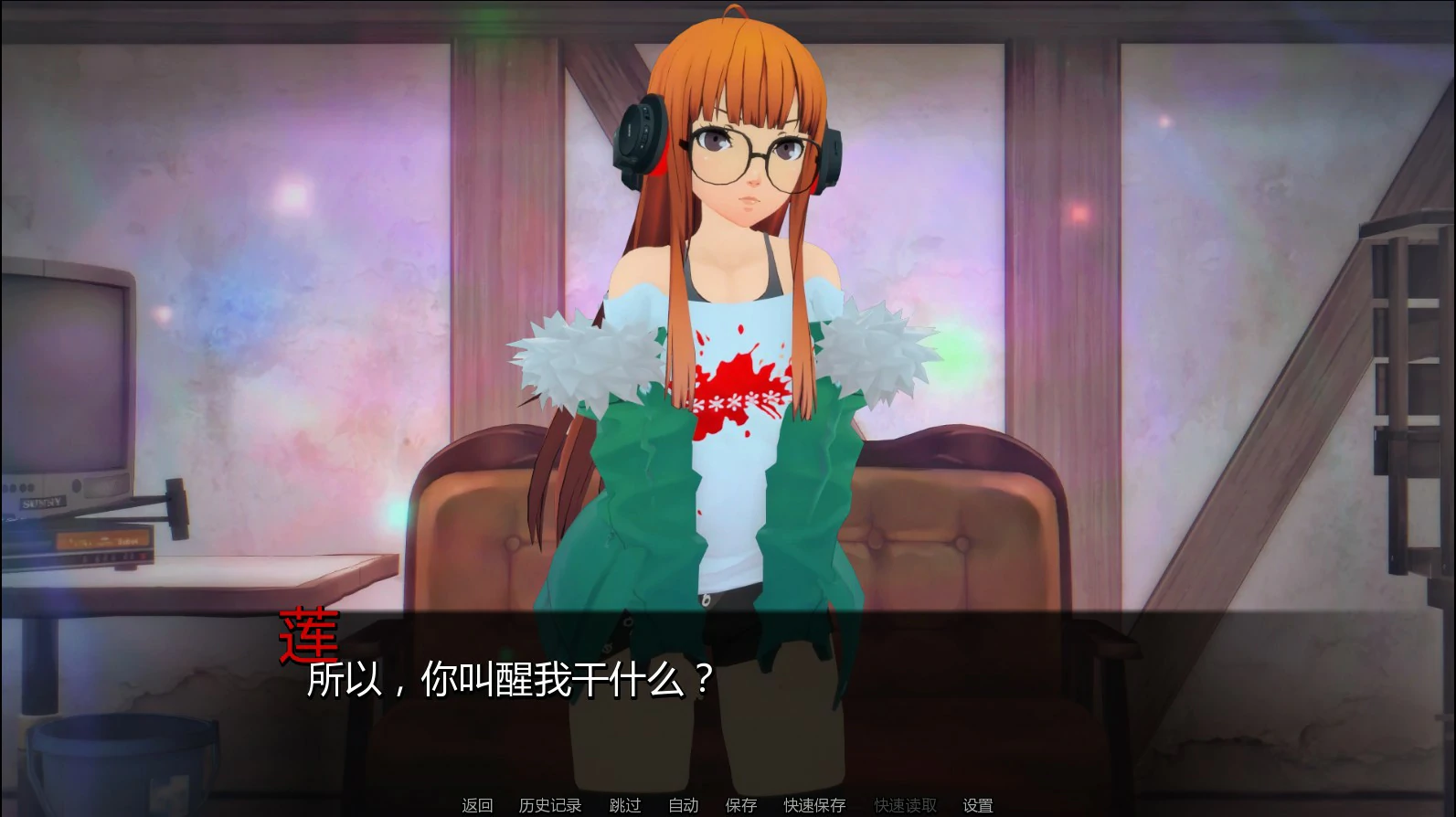
Task: Toggle 自动 auto-advance mode
Action: click(681, 805)
